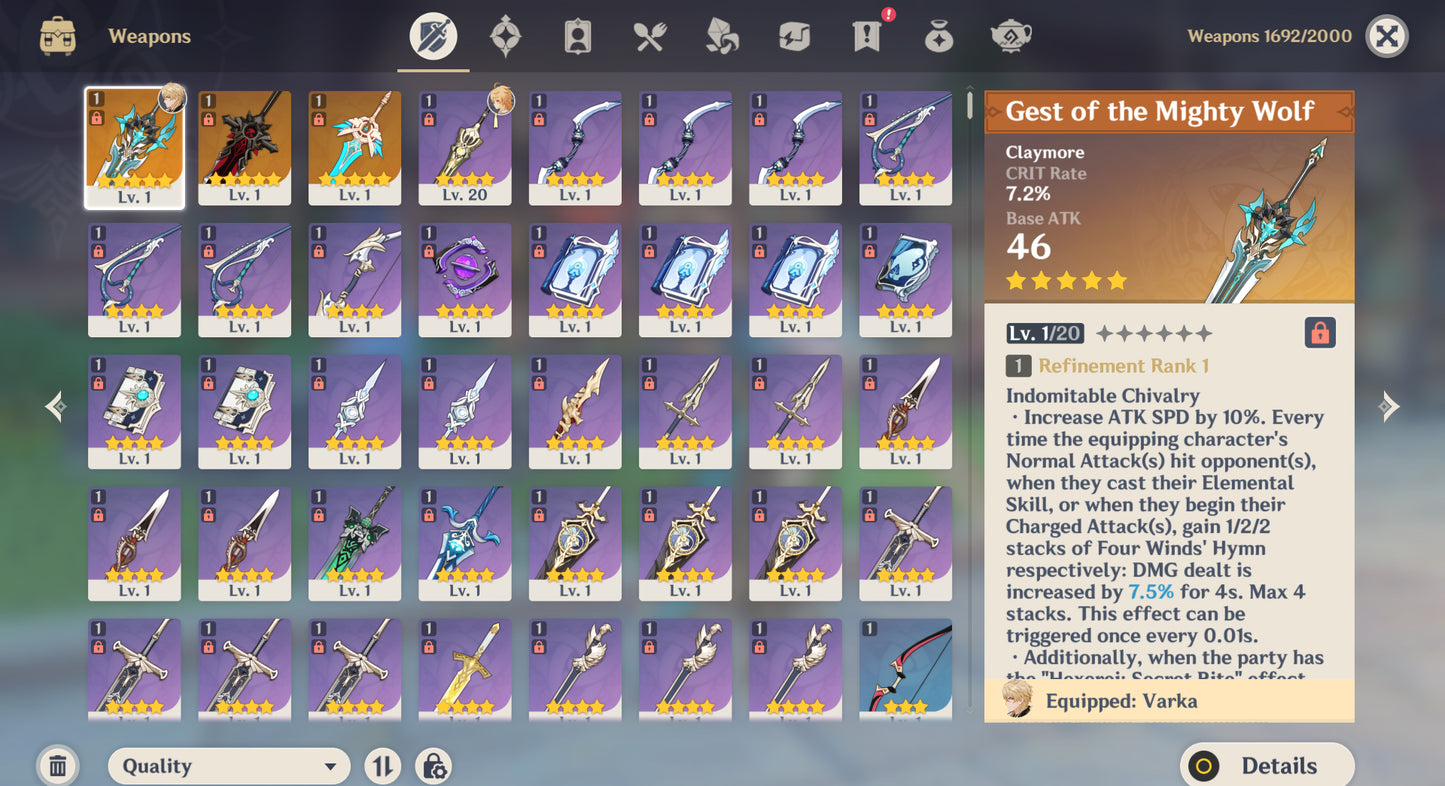Click the backpack inventory icon top left
This screenshot has height=786, width=1445.
pyautogui.click(x=57, y=36)
